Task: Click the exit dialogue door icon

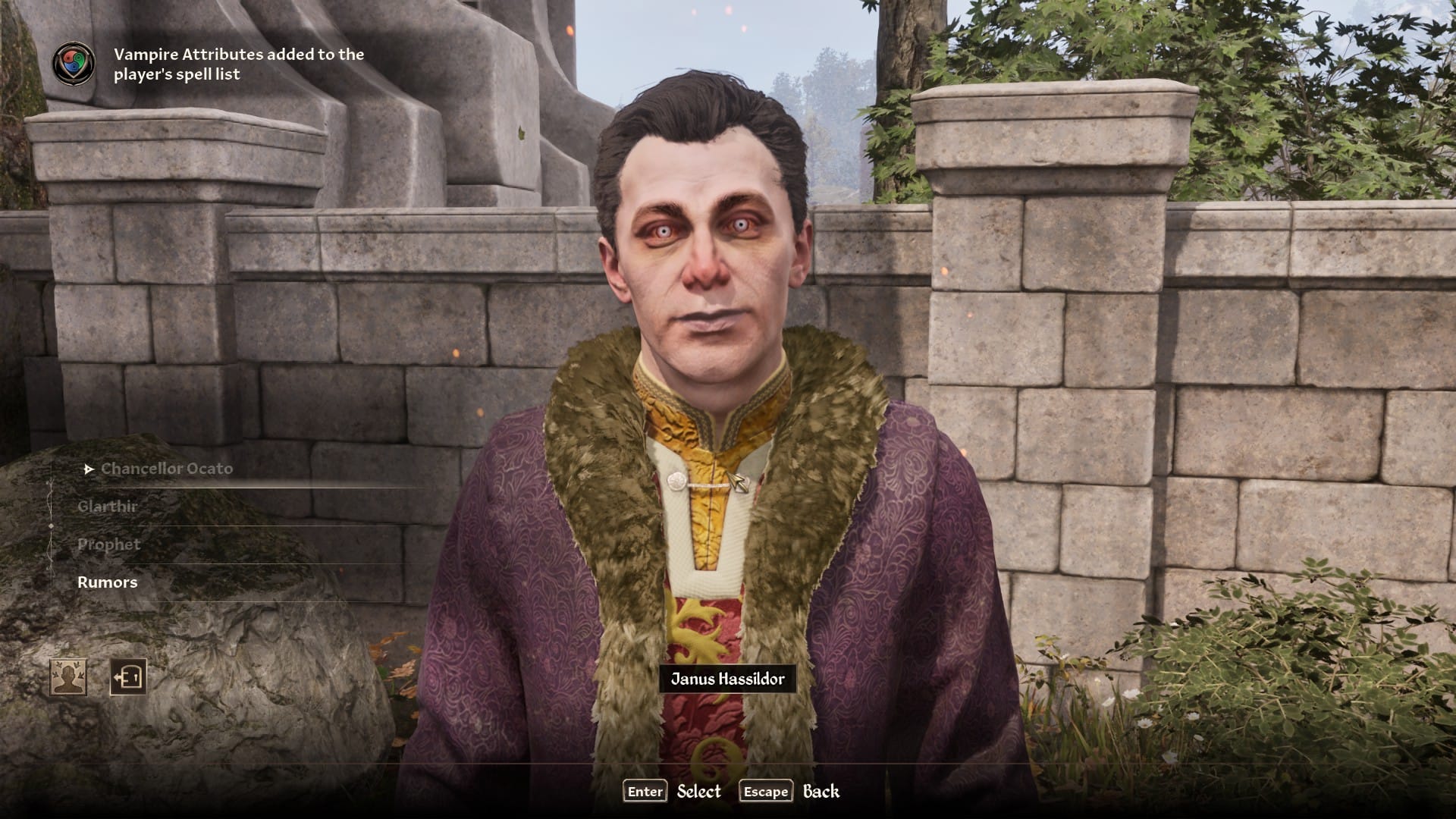Action: click(x=128, y=676)
